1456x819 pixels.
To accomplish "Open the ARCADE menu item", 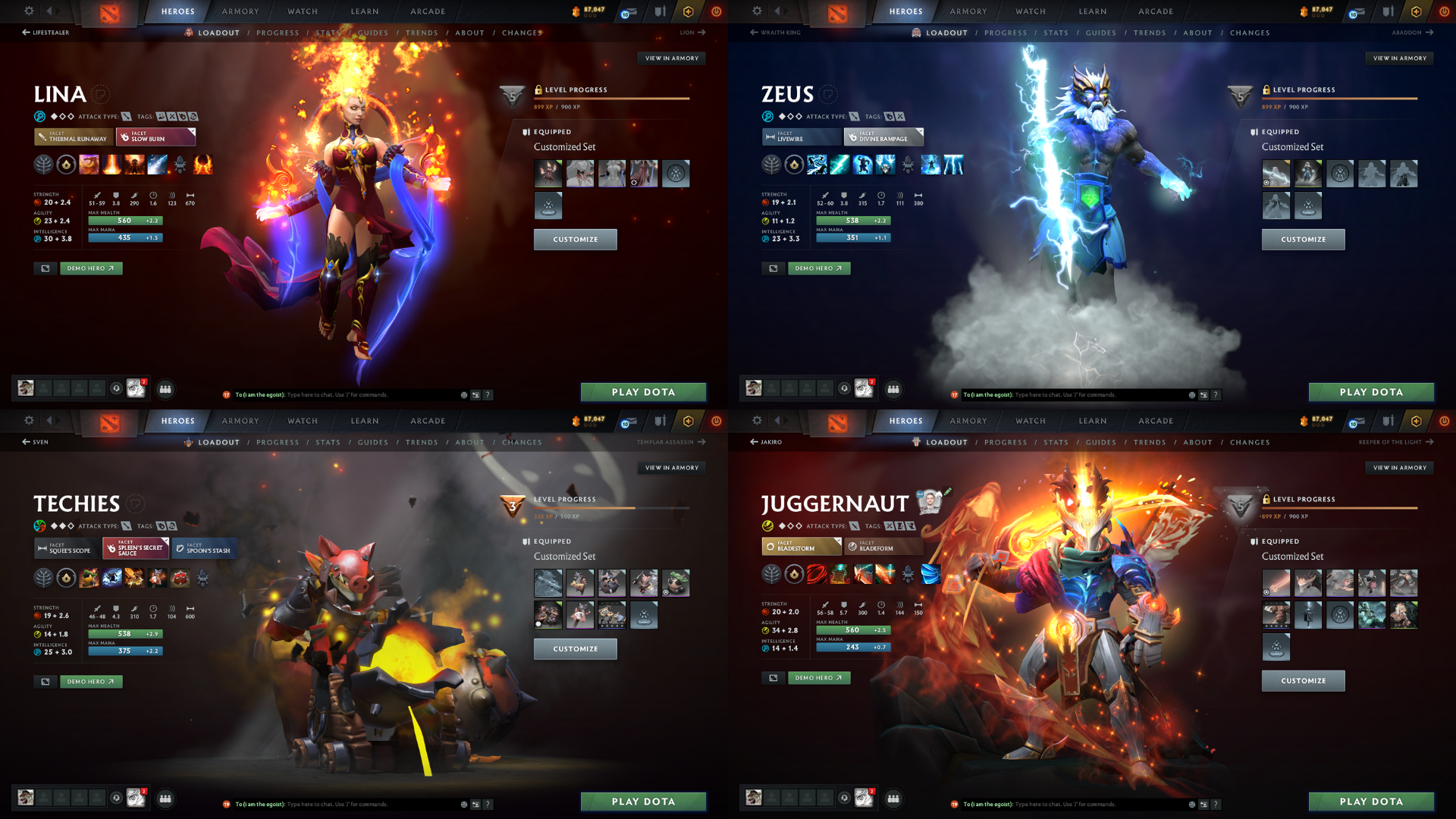I will pyautogui.click(x=427, y=11).
